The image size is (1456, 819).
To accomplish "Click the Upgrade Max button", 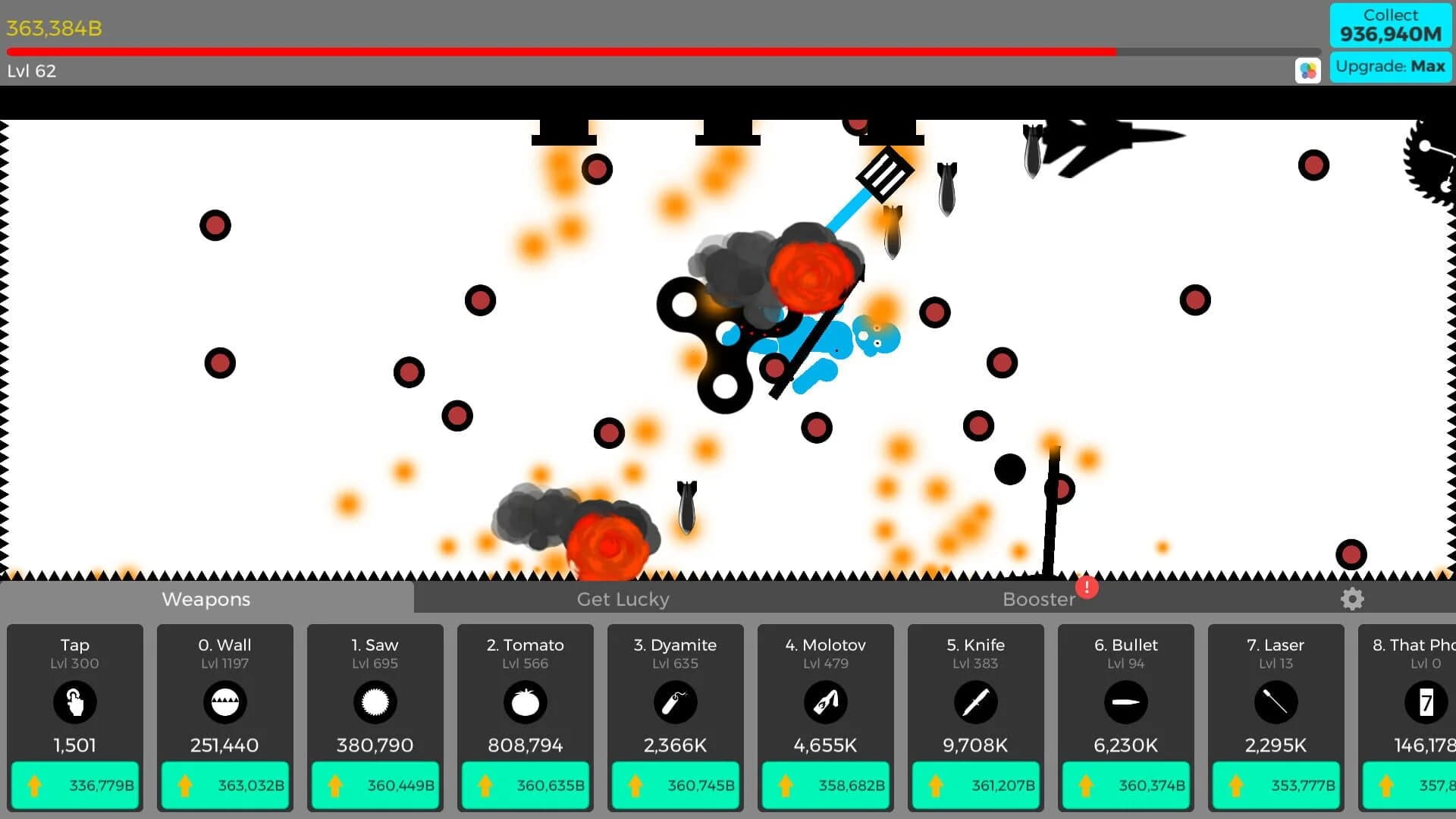I will [x=1390, y=67].
